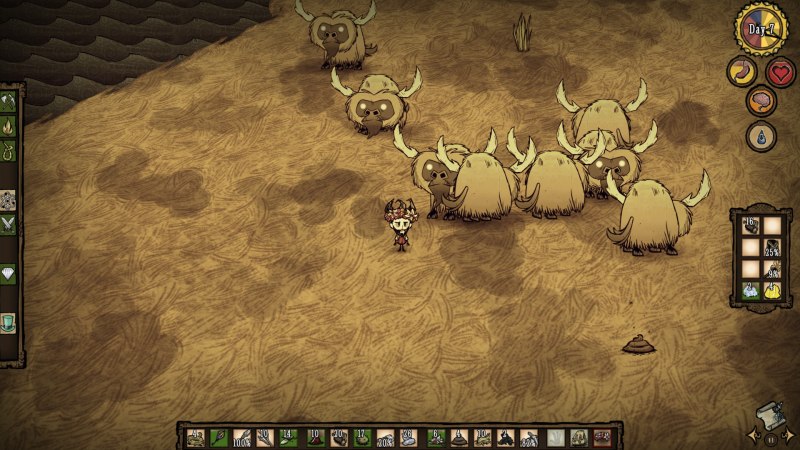Select the backpack slot with 16 items
Viewport: 800px width, 450px height.
pyautogui.click(x=749, y=226)
